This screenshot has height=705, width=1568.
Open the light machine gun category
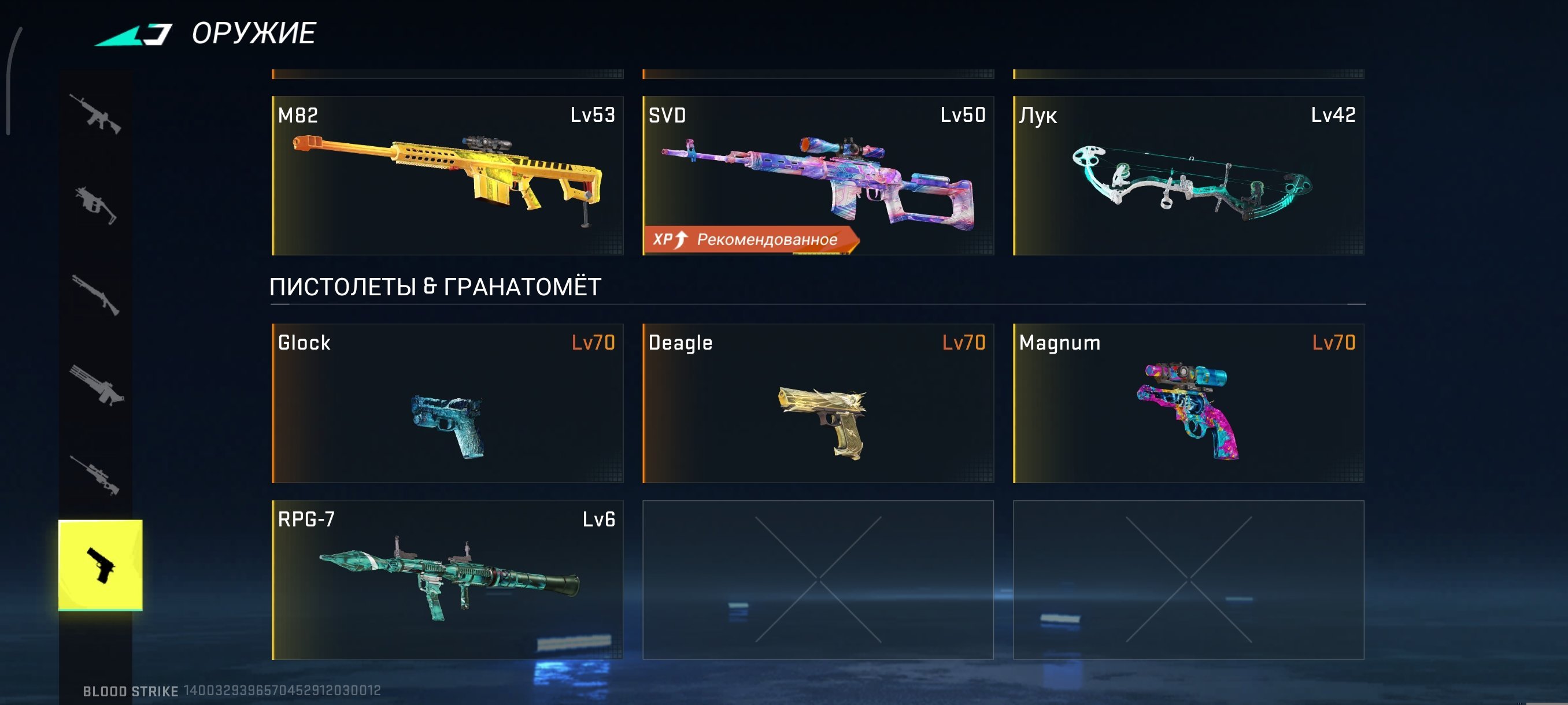[x=97, y=385]
